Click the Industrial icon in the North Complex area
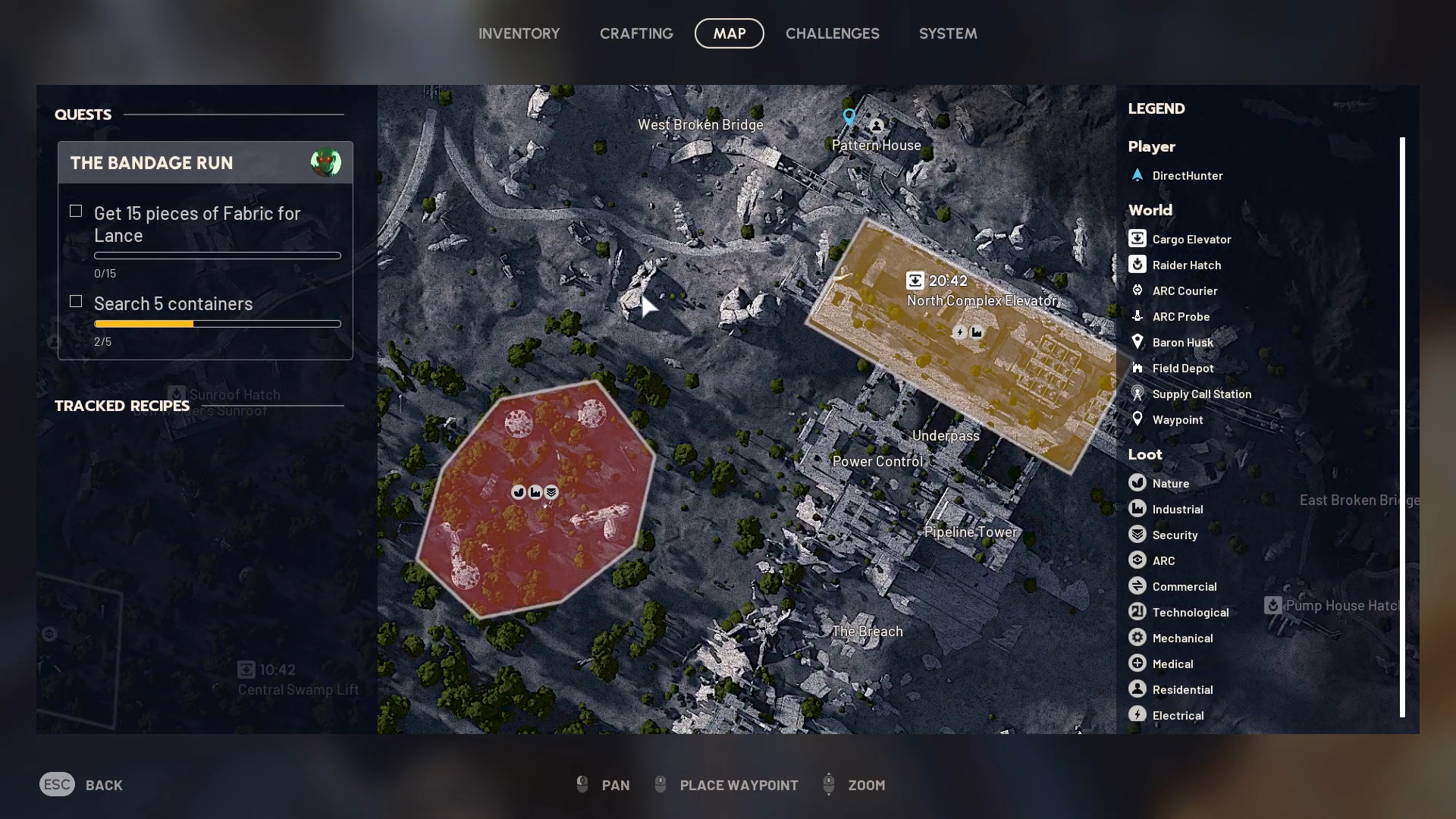The height and width of the screenshot is (819, 1456). coord(977,332)
